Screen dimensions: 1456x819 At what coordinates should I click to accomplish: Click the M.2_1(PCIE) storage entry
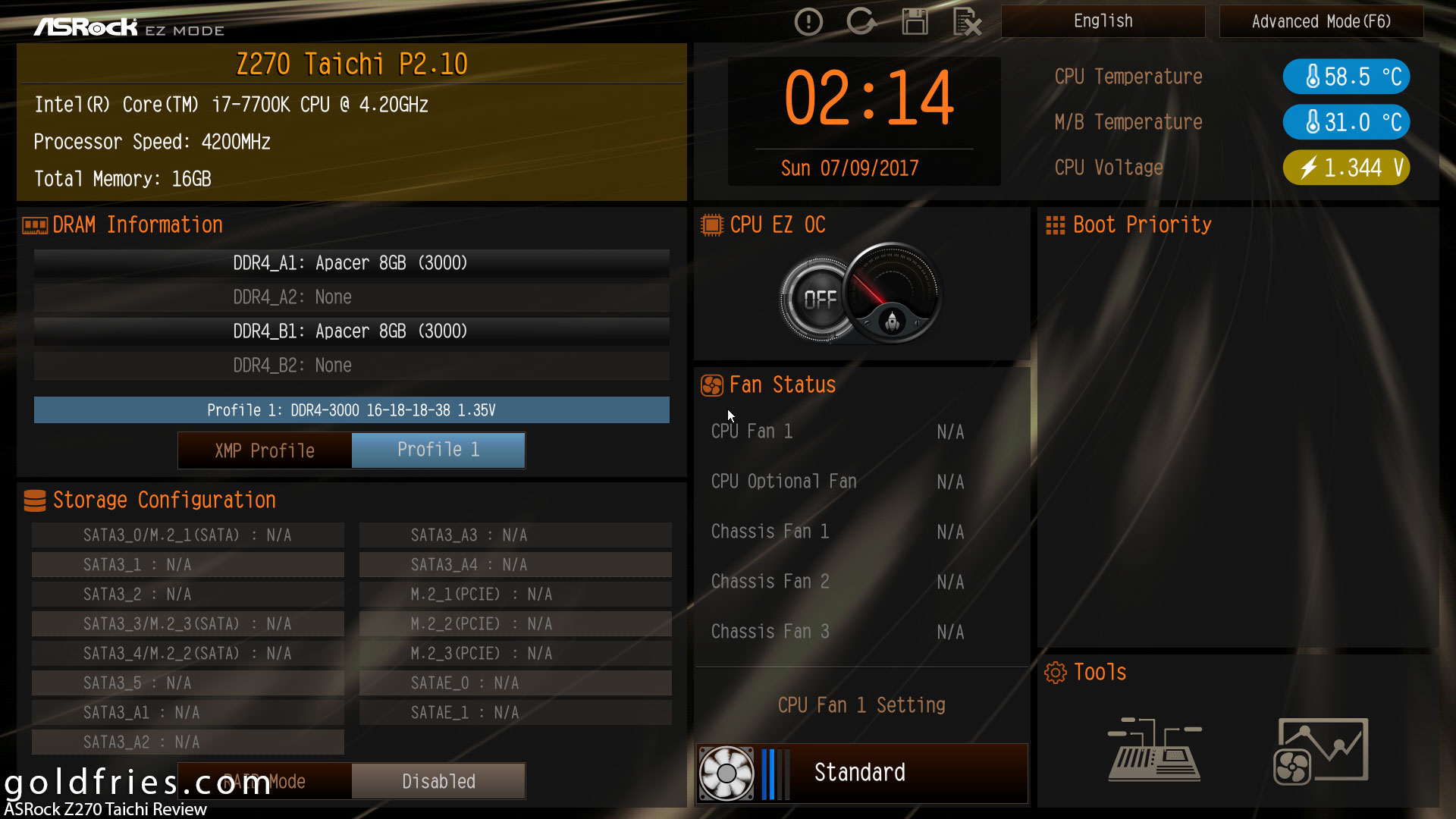point(515,595)
